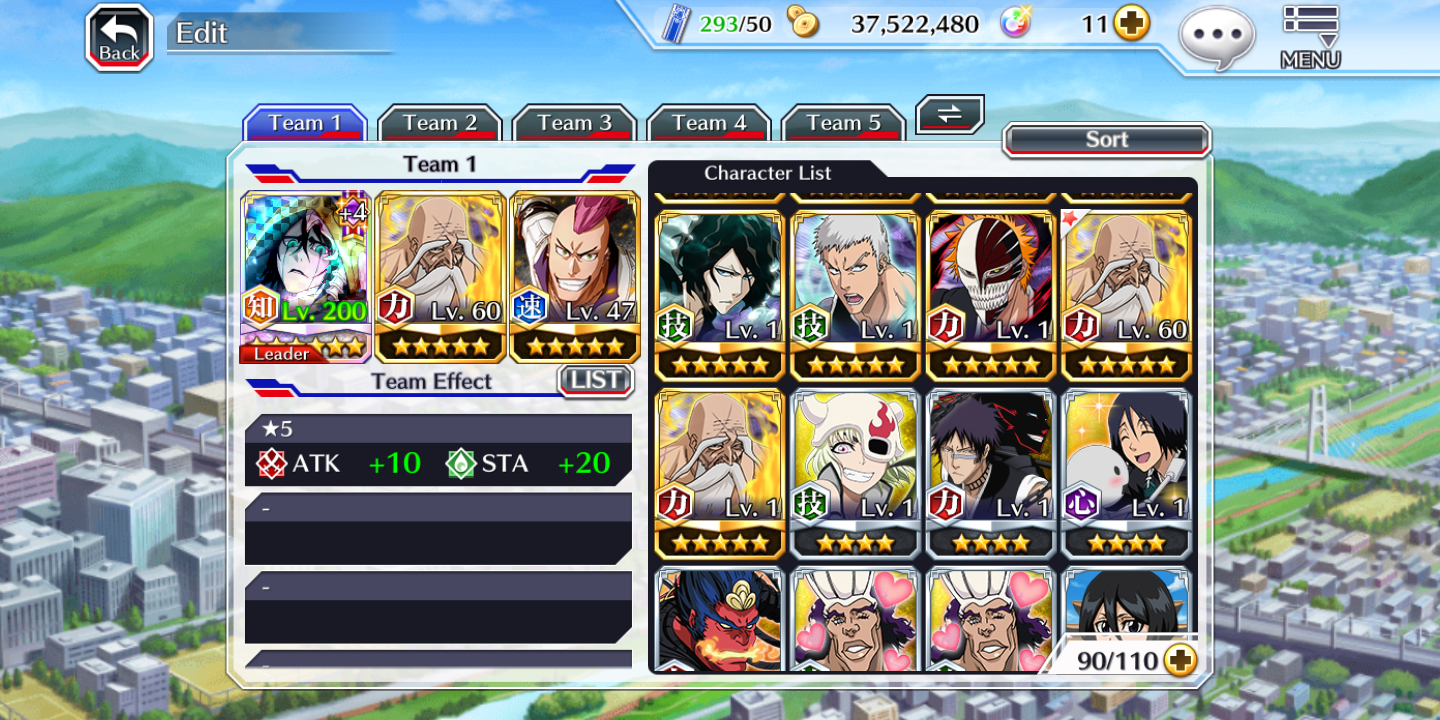The width and height of the screenshot is (1440, 720).
Task: Add more spirit orbs with the plus
Action: tap(1132, 23)
